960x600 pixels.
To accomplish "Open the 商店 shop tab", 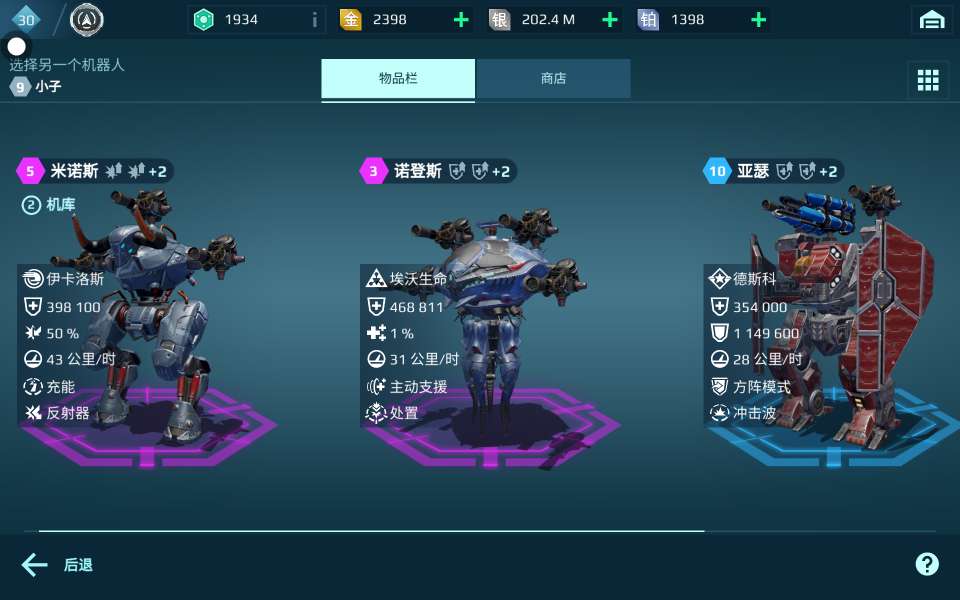I will (553, 79).
